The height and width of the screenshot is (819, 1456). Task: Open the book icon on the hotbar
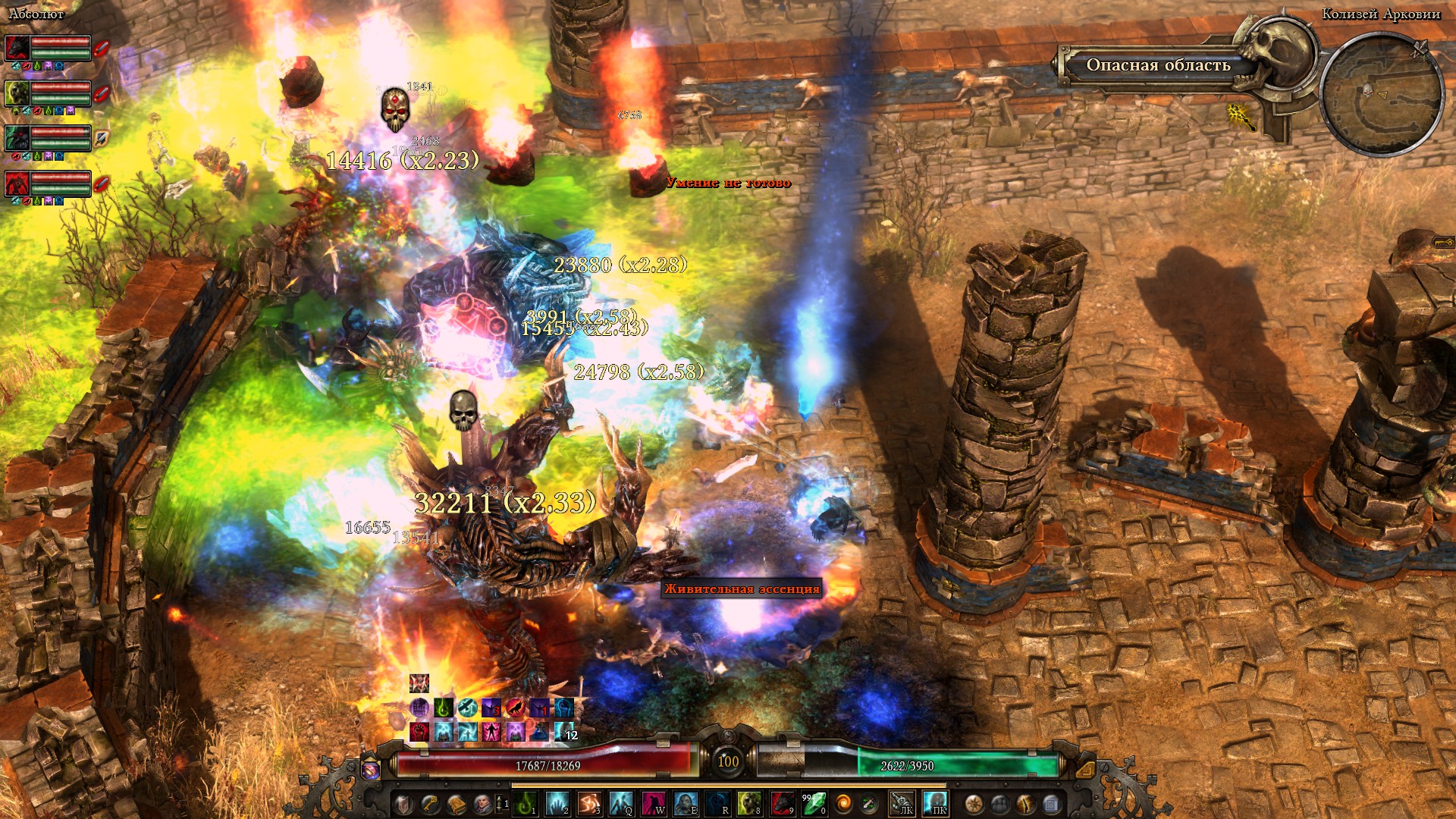tap(457, 803)
